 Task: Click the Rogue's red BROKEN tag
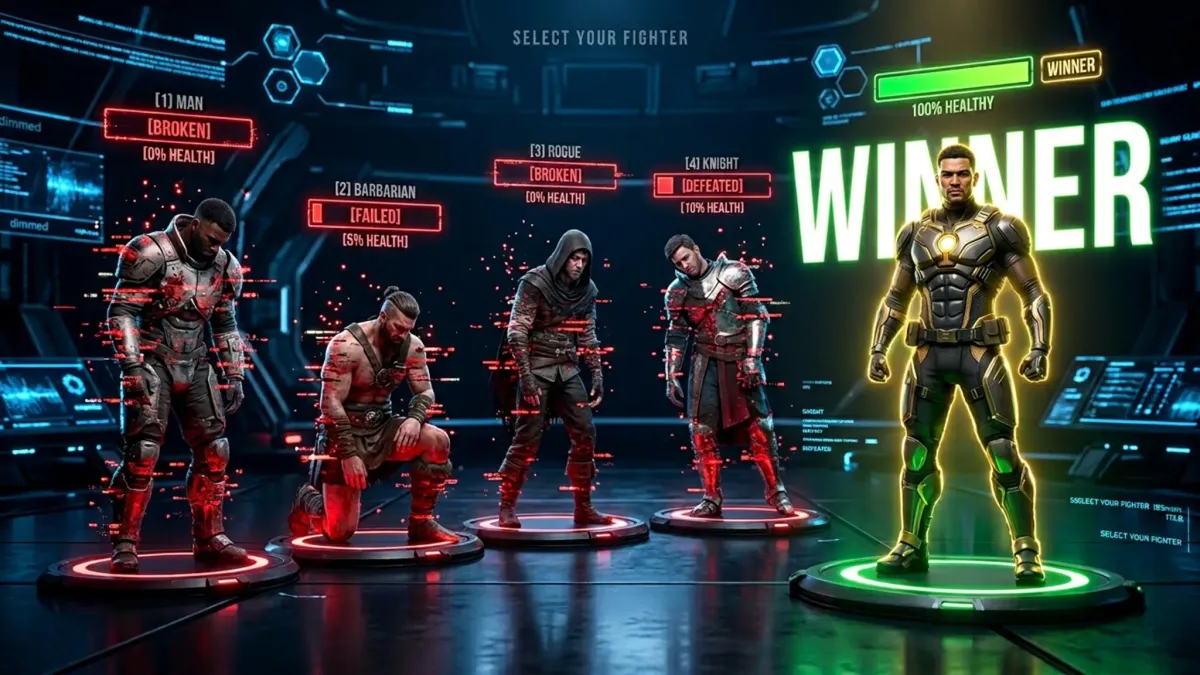(555, 174)
